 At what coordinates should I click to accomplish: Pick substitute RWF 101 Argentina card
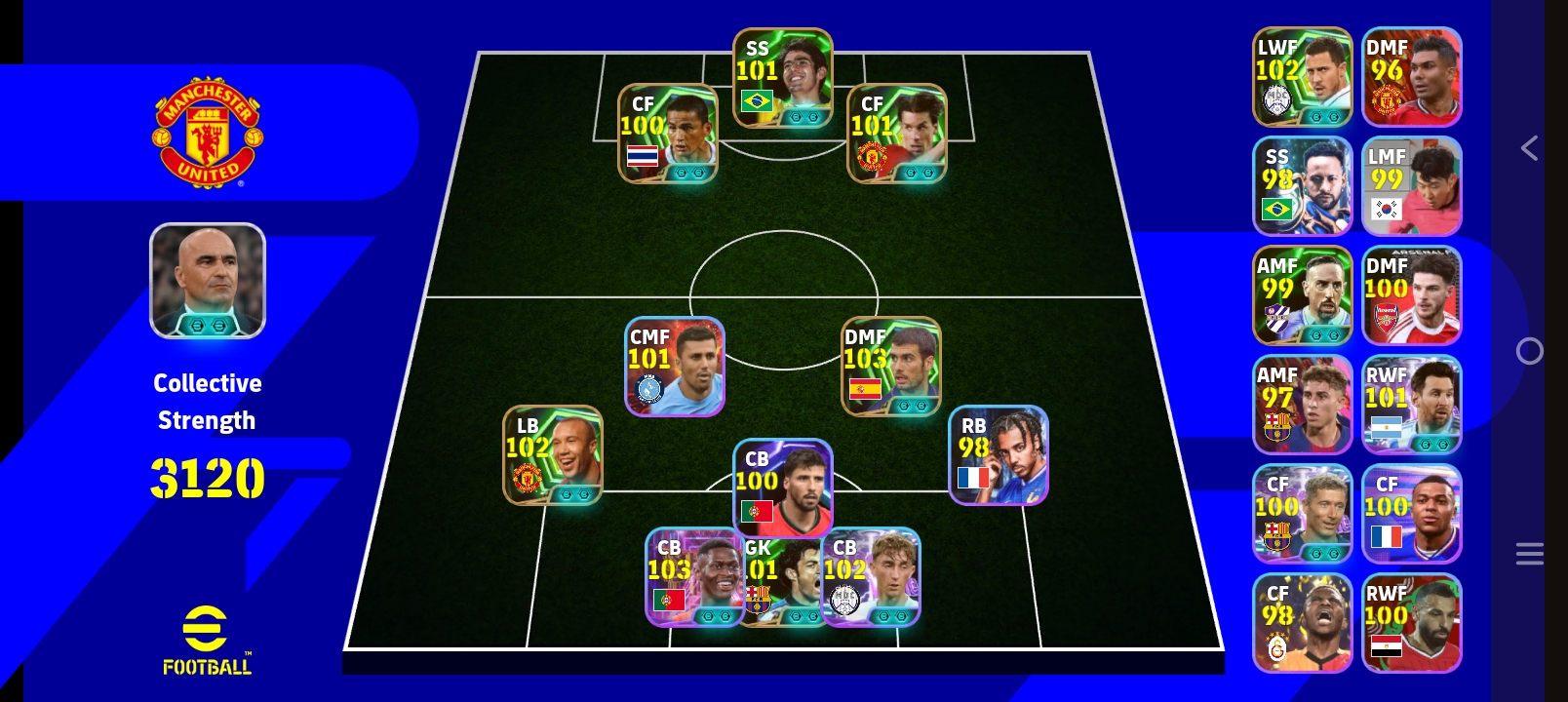pyautogui.click(x=1411, y=405)
